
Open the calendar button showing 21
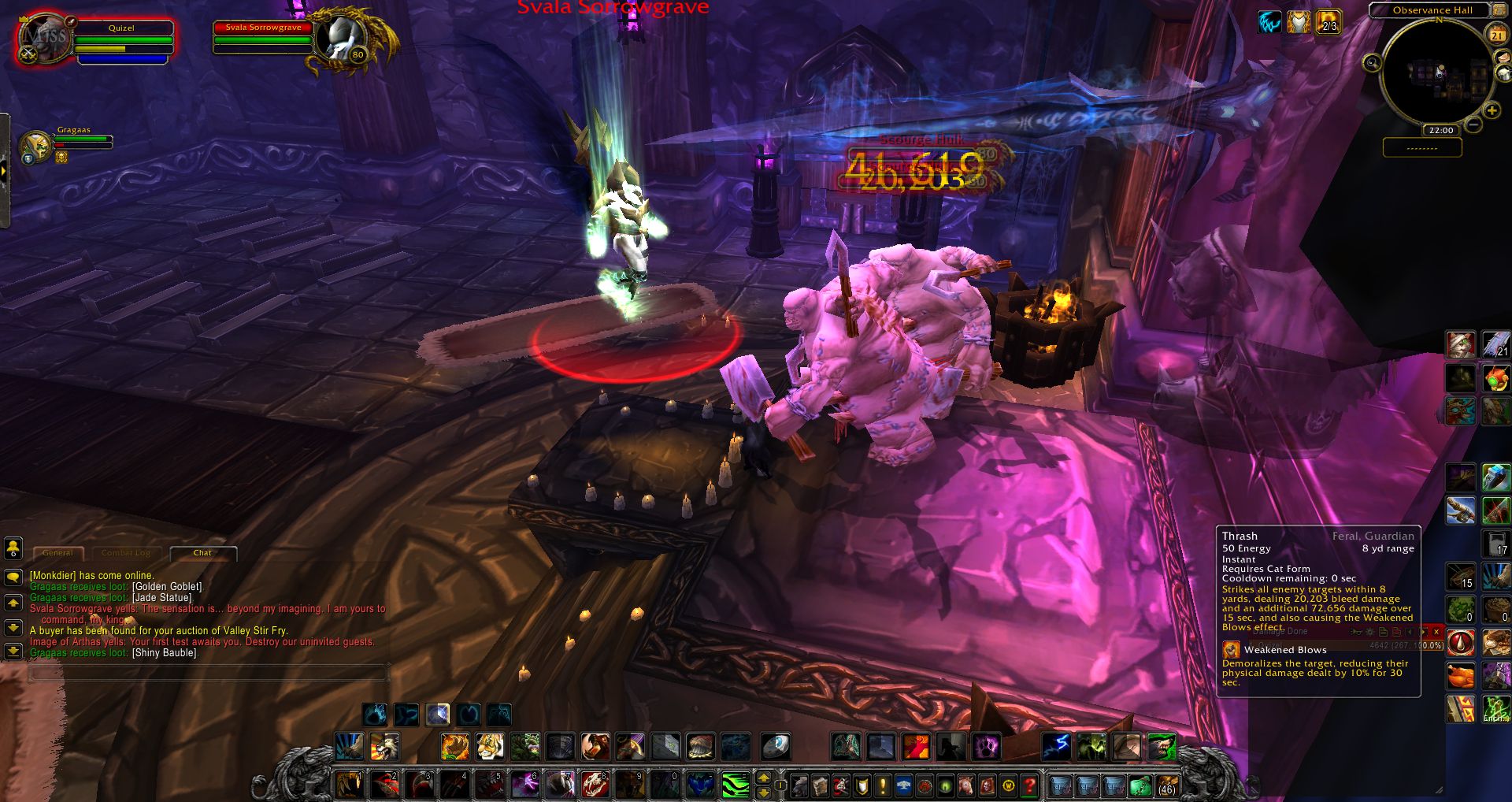1496,35
